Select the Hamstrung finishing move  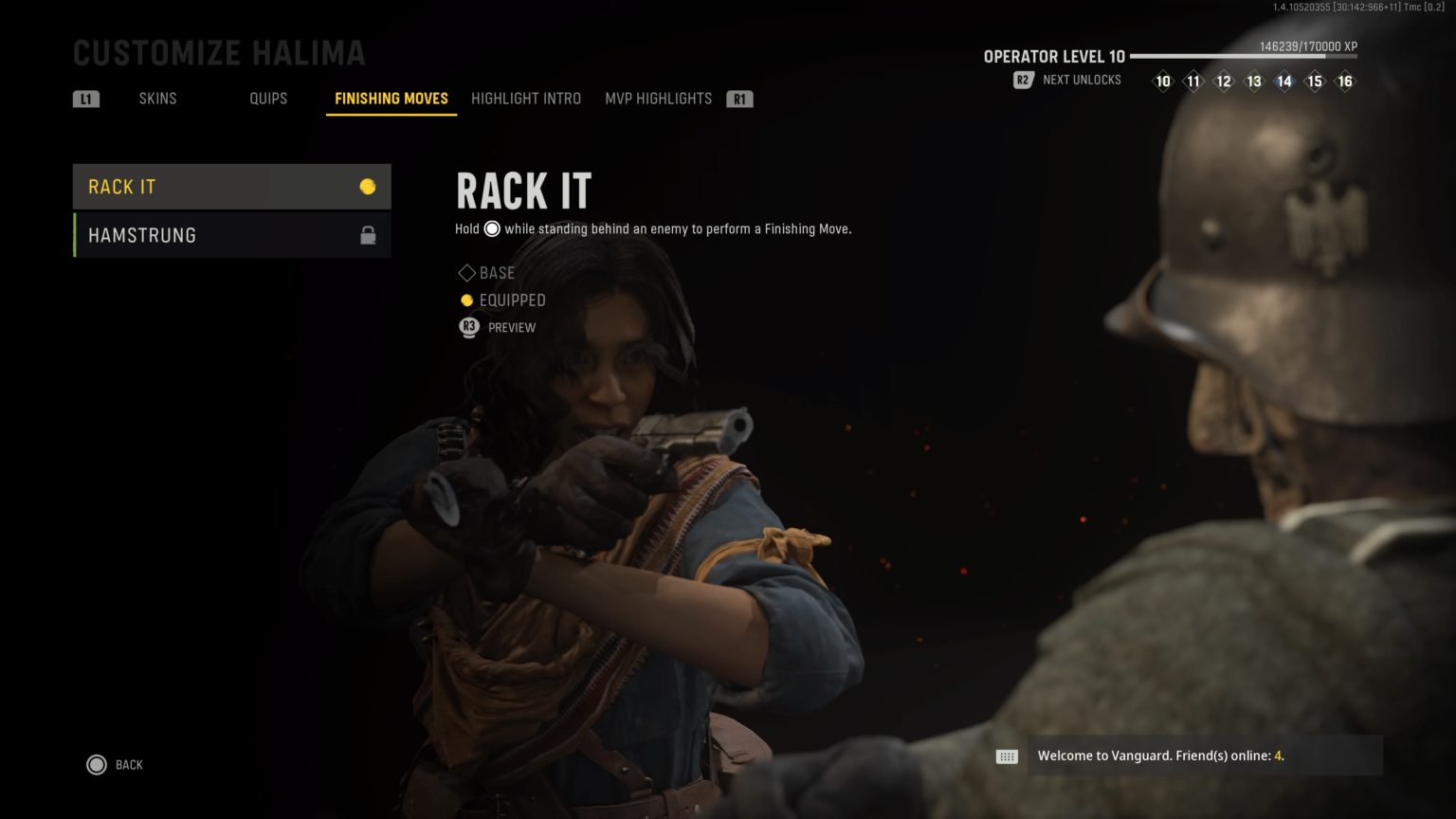pos(142,234)
